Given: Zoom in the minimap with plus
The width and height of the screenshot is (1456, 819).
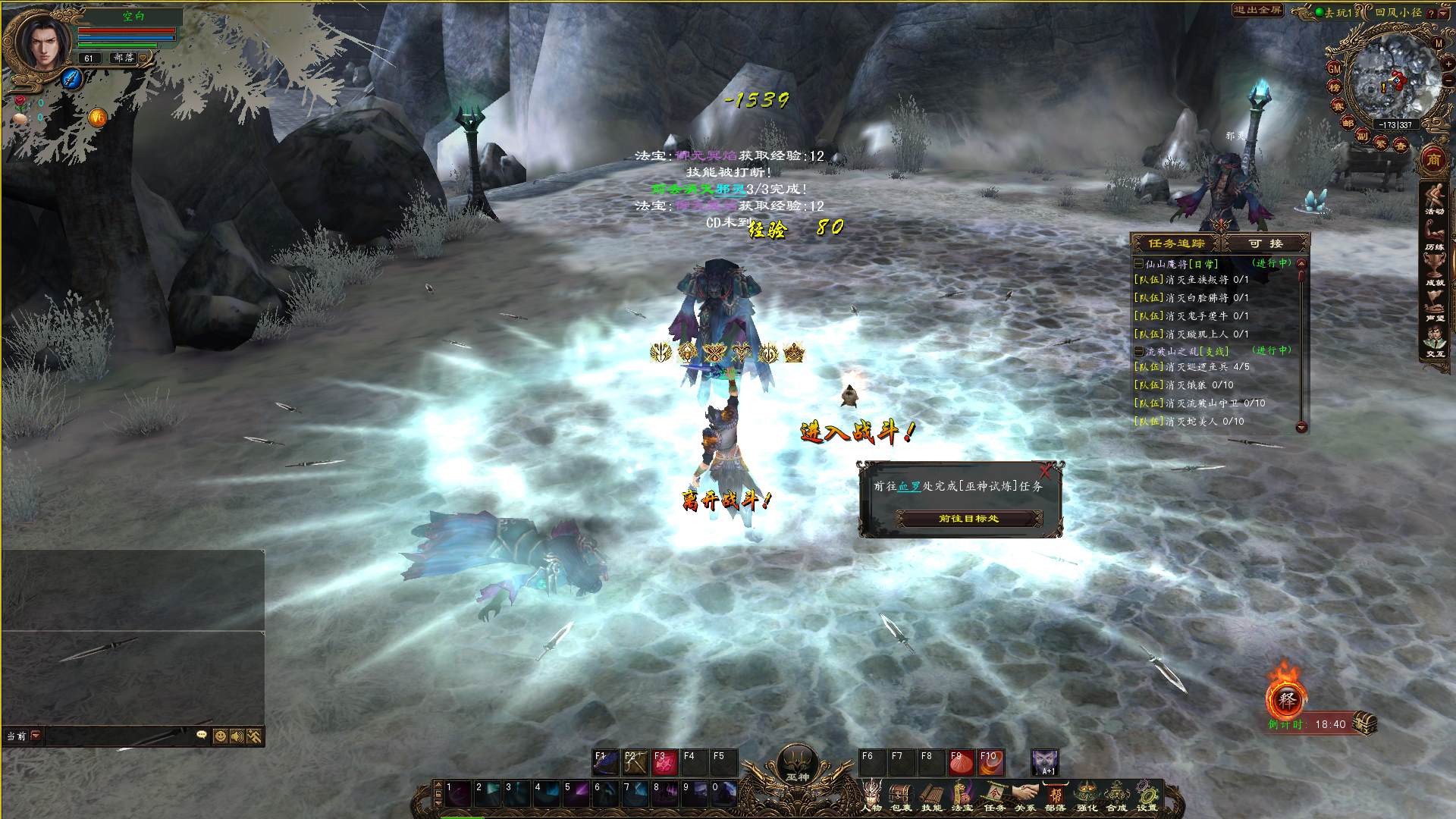Looking at the screenshot, I should tap(1448, 64).
